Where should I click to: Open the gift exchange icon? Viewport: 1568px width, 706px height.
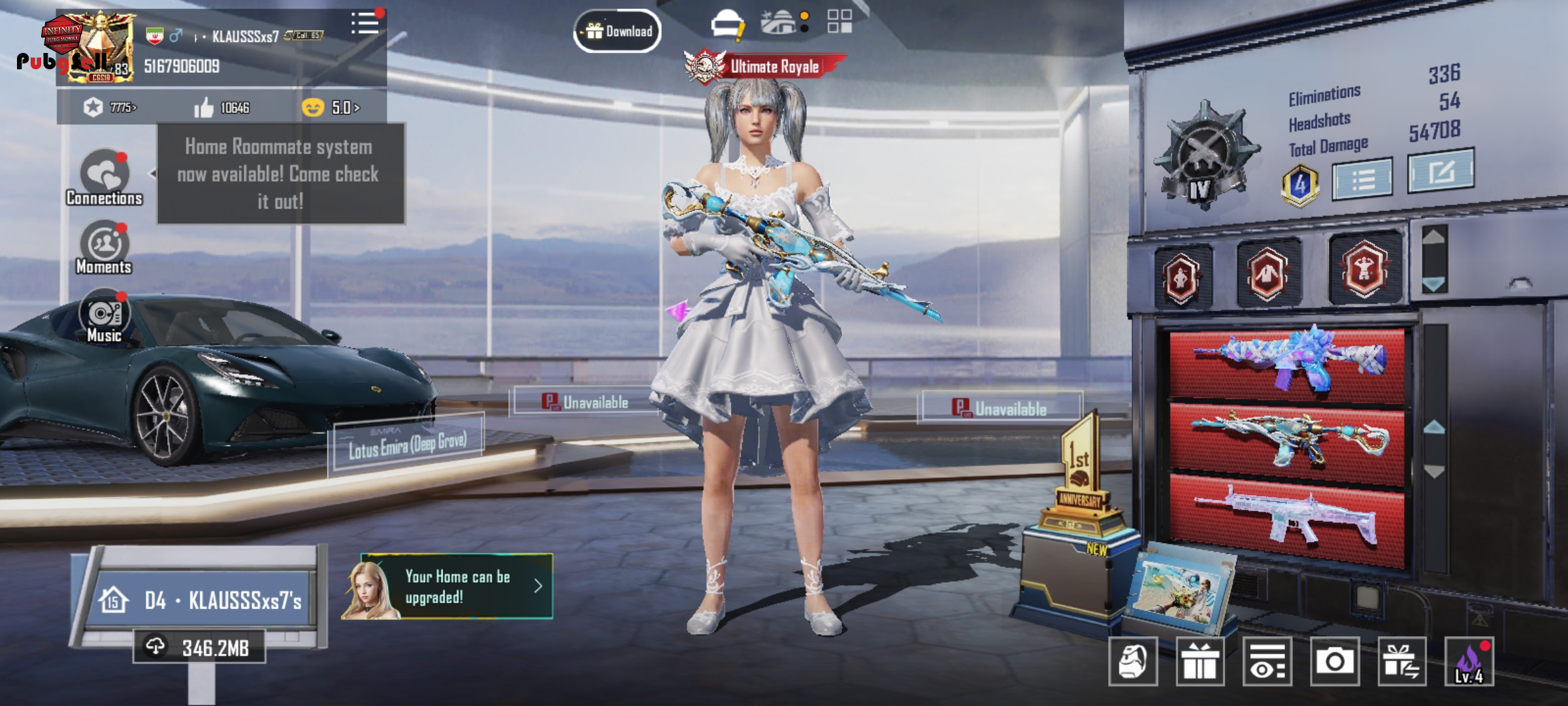1401,662
